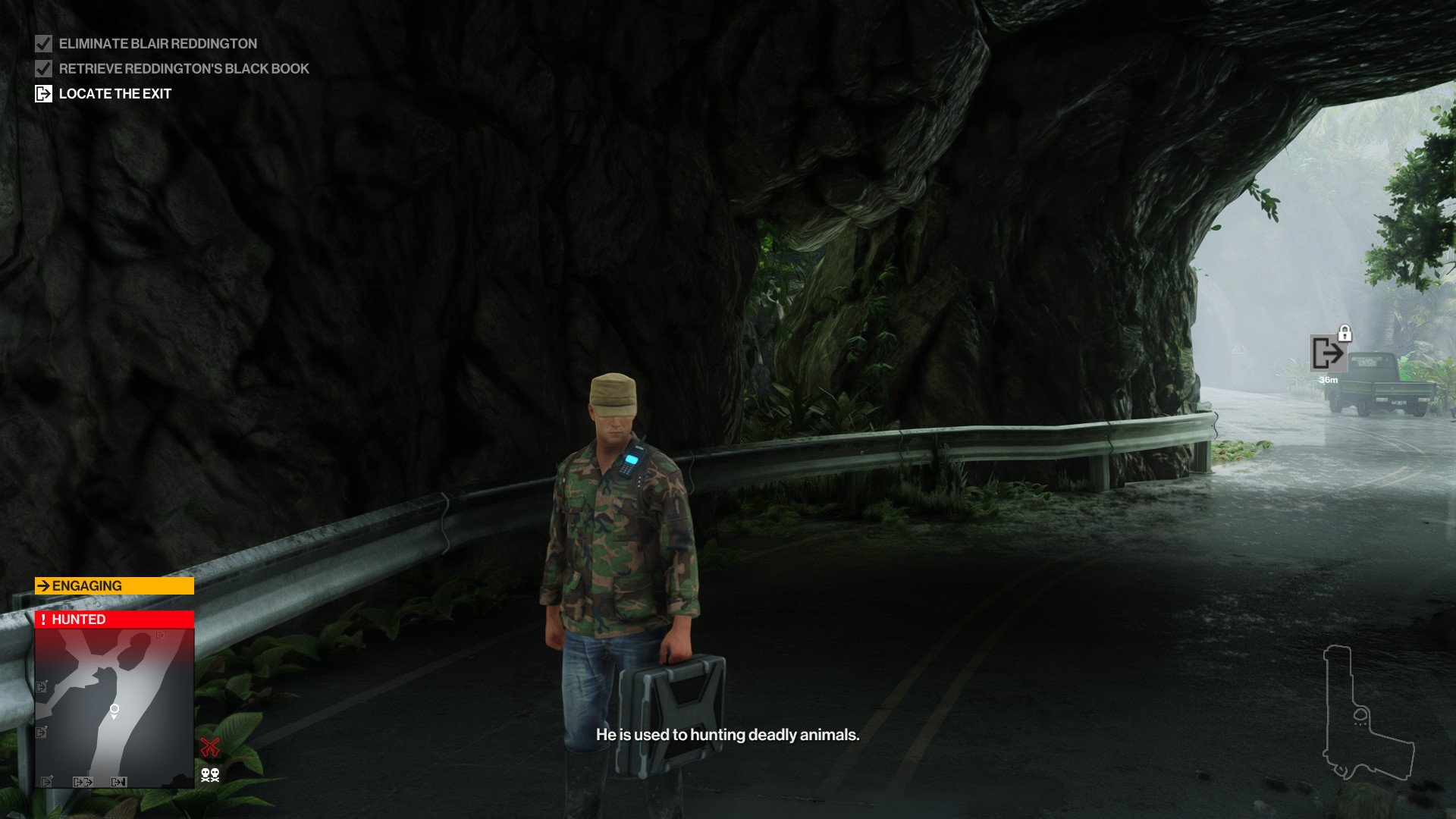Click the yellow Engaging status banner
1456x819 pixels.
click(x=115, y=586)
